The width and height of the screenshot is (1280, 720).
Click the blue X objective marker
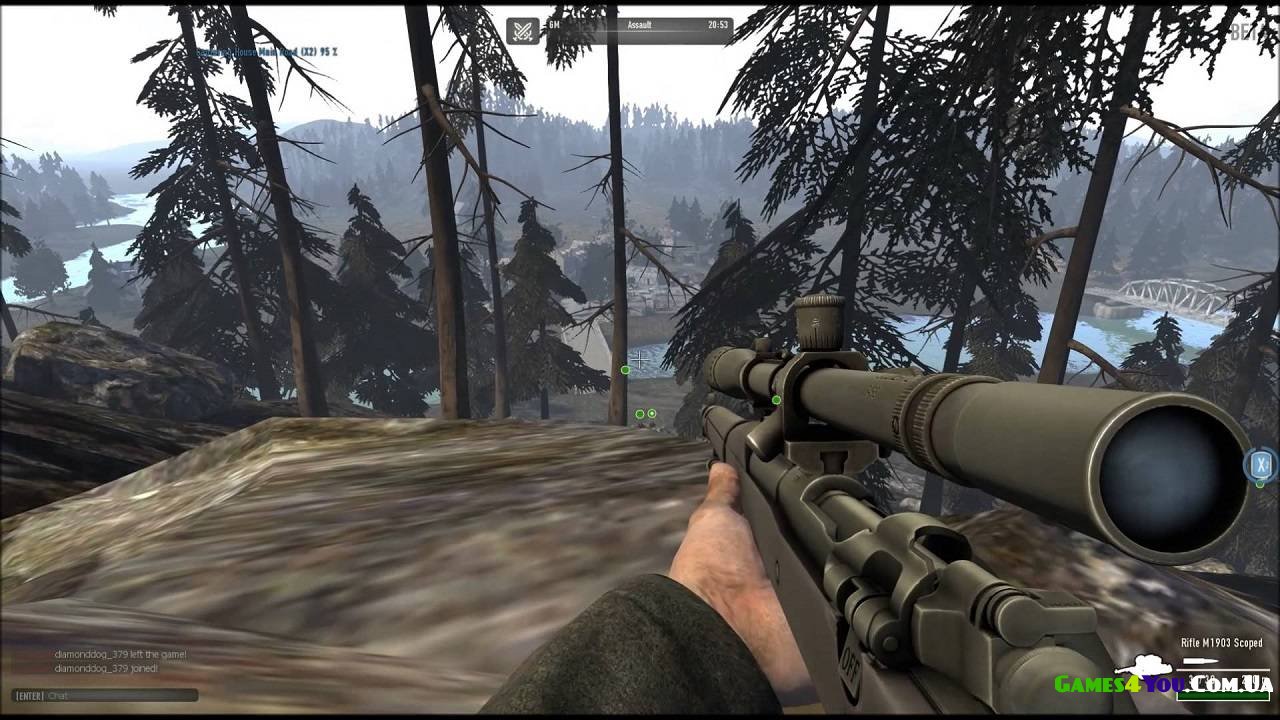pyautogui.click(x=1262, y=464)
